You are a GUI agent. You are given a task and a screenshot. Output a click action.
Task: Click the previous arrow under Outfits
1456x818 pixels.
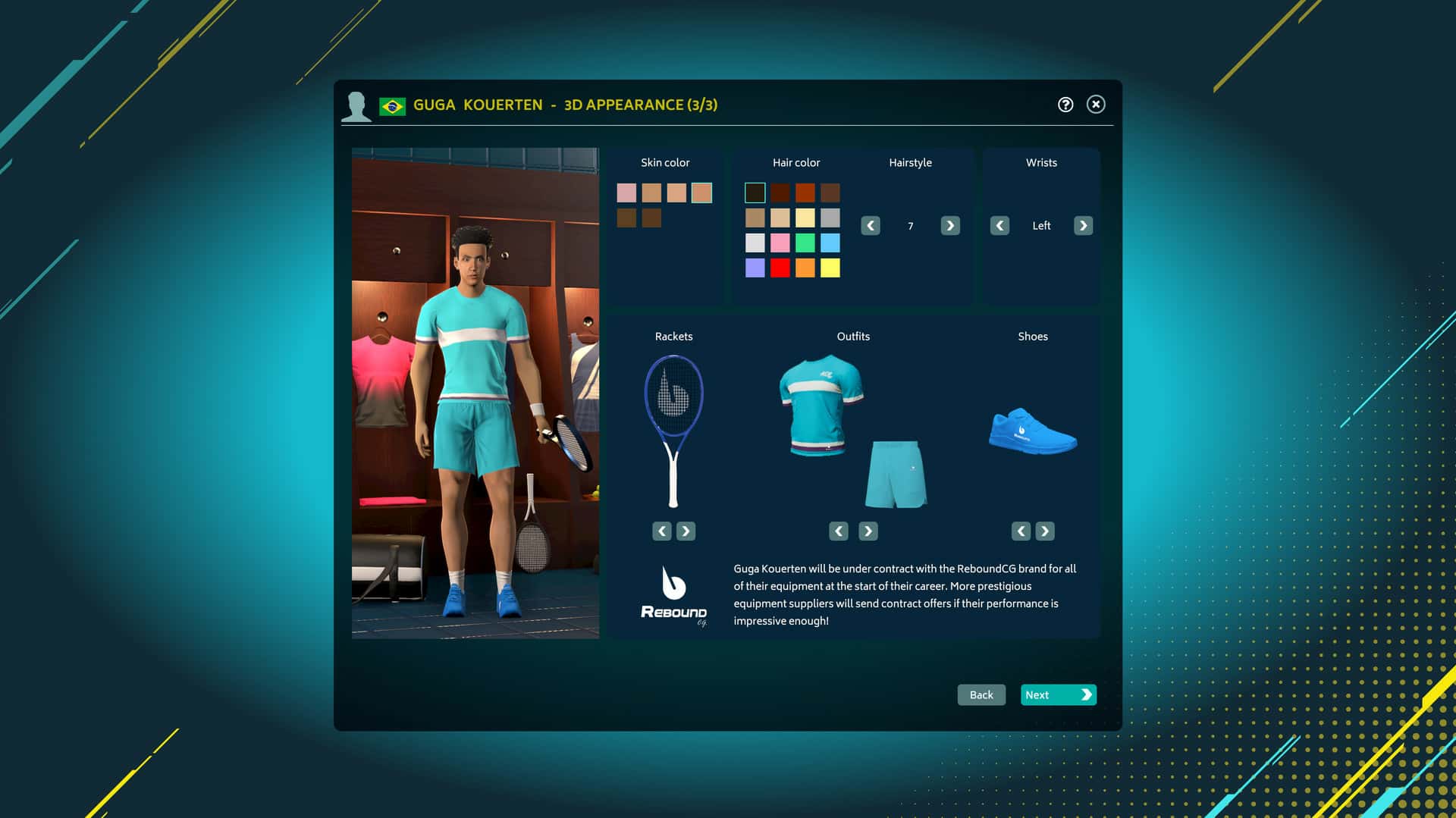(x=838, y=531)
